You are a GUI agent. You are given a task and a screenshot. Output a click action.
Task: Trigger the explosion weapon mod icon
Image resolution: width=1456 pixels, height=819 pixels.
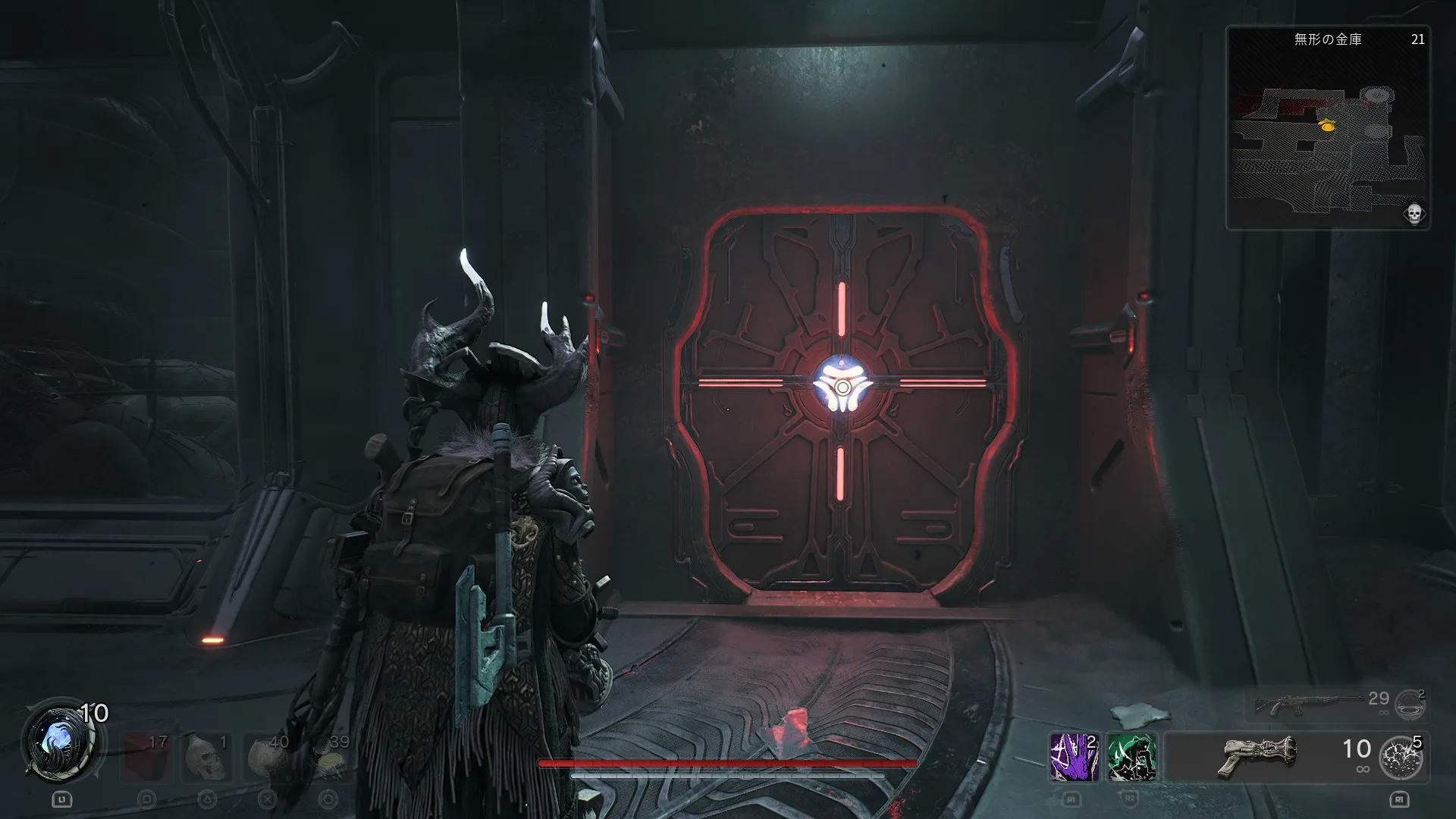point(1400,758)
